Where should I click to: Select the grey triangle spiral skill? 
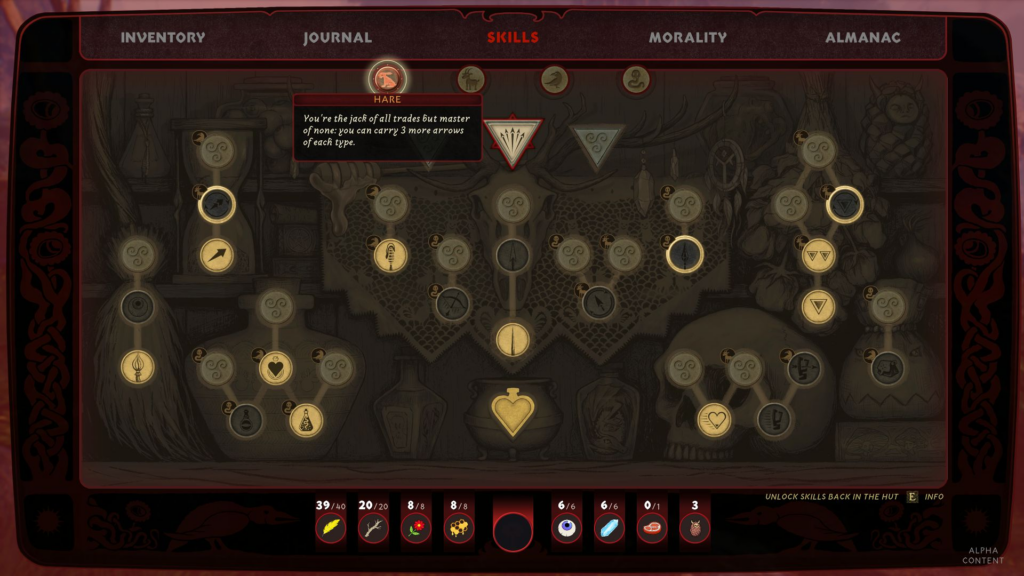pyautogui.click(x=597, y=141)
